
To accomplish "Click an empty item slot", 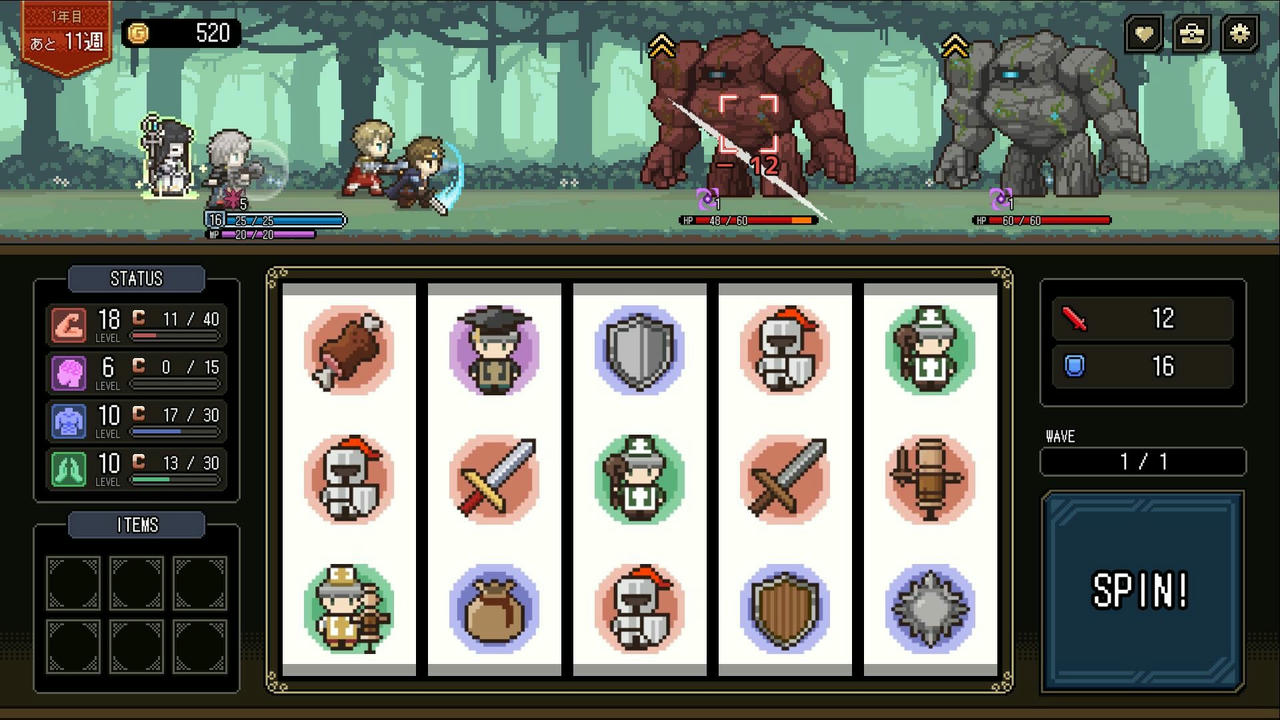I will pos(71,581).
